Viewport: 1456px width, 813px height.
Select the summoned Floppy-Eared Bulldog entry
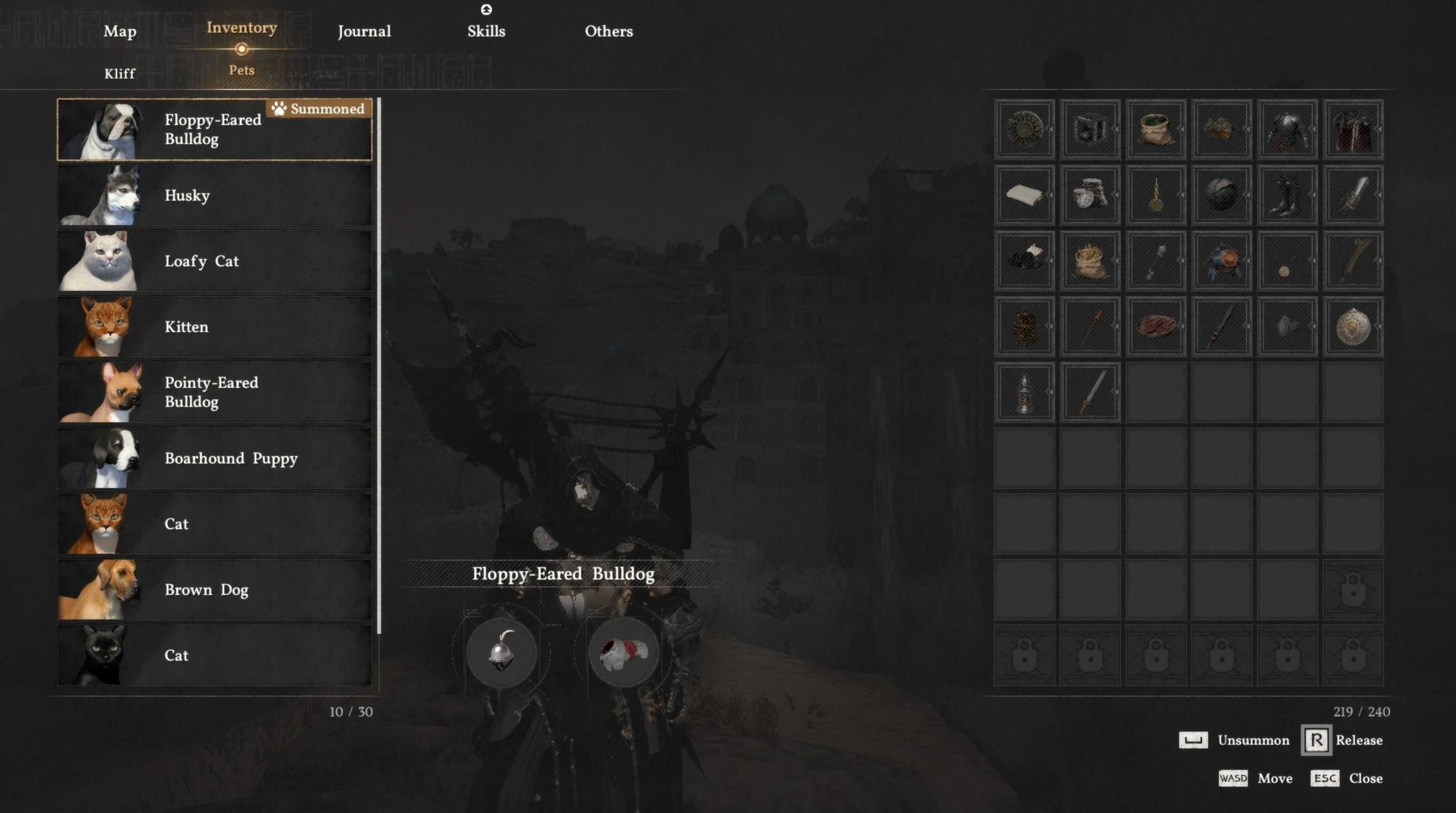click(x=215, y=130)
